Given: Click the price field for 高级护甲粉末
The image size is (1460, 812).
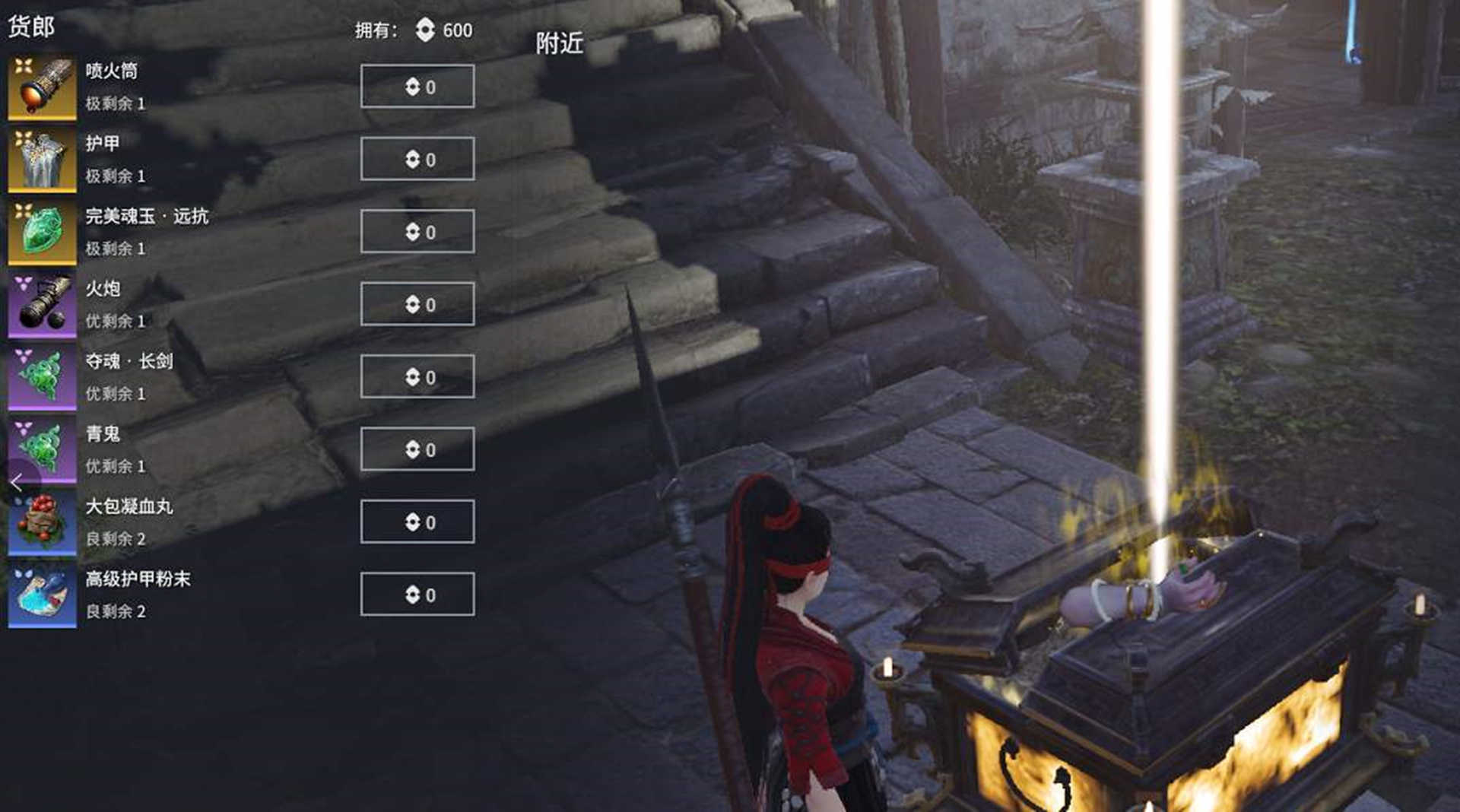Looking at the screenshot, I should [x=417, y=594].
